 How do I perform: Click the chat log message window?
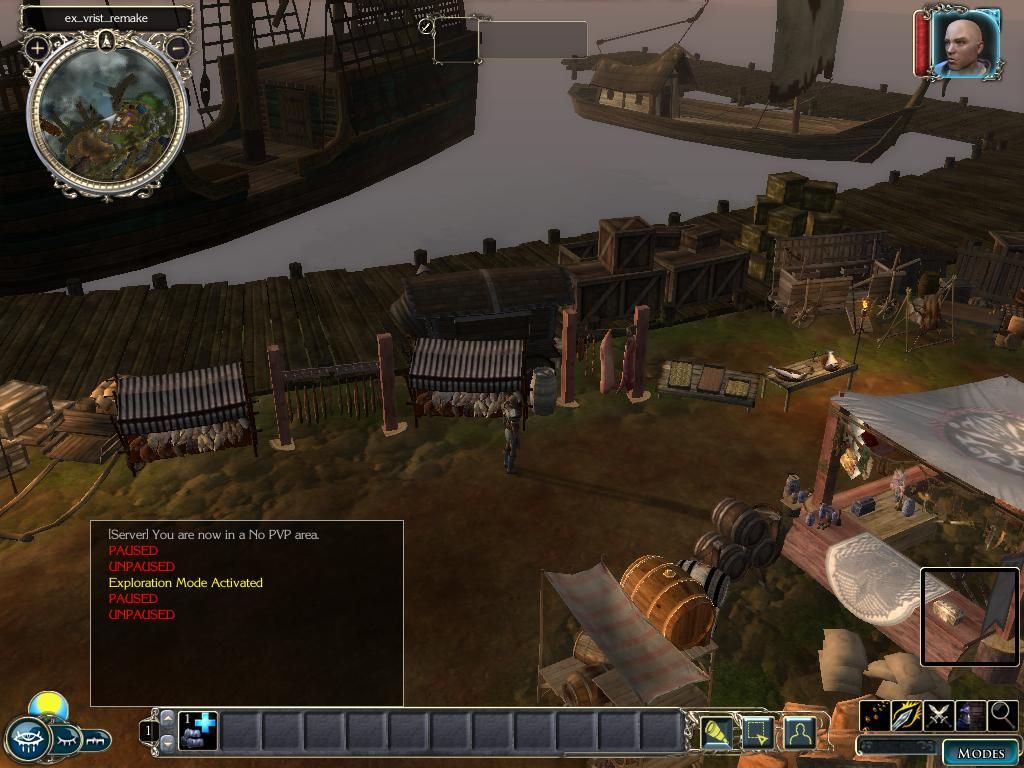247,612
